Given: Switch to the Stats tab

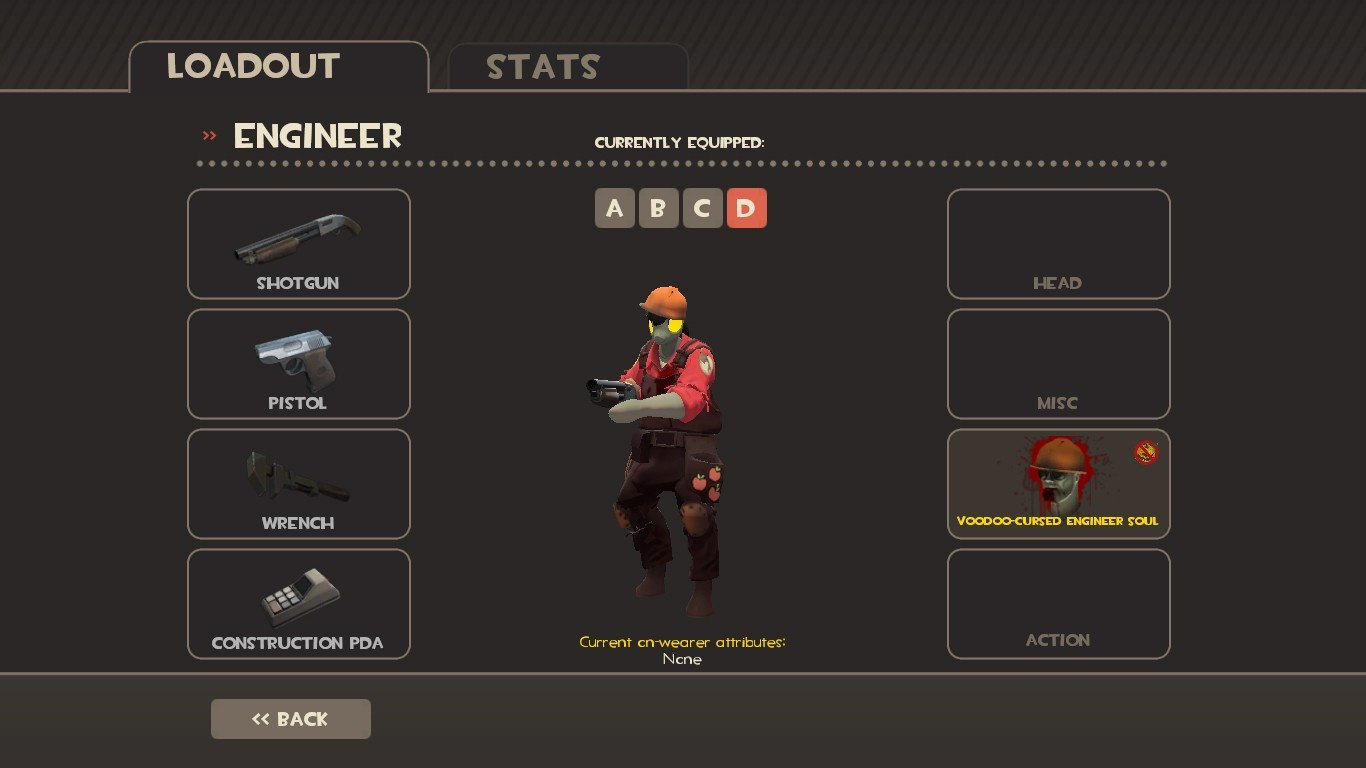Looking at the screenshot, I should (x=567, y=67).
